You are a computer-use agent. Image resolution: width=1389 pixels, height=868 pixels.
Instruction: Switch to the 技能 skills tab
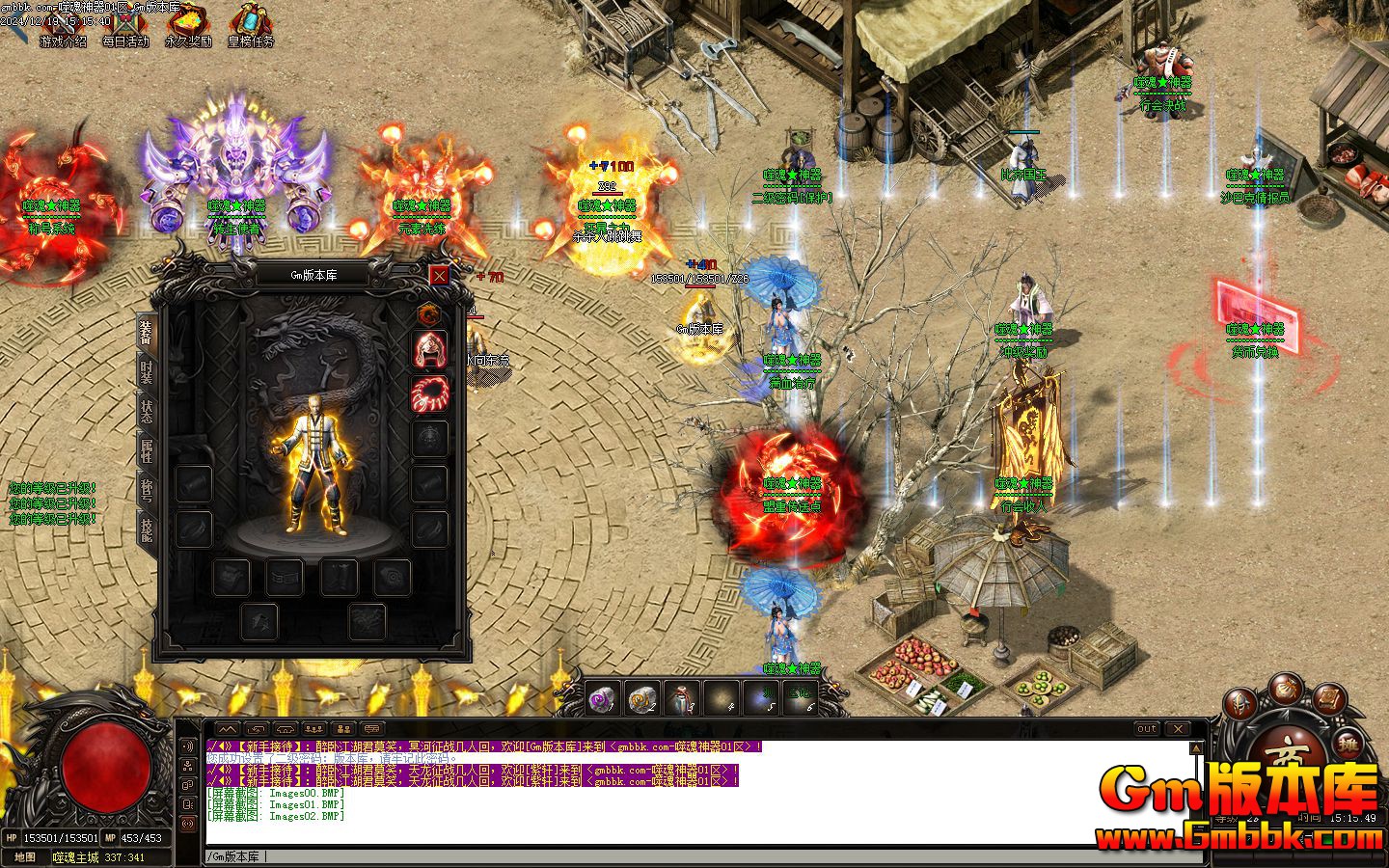click(147, 529)
